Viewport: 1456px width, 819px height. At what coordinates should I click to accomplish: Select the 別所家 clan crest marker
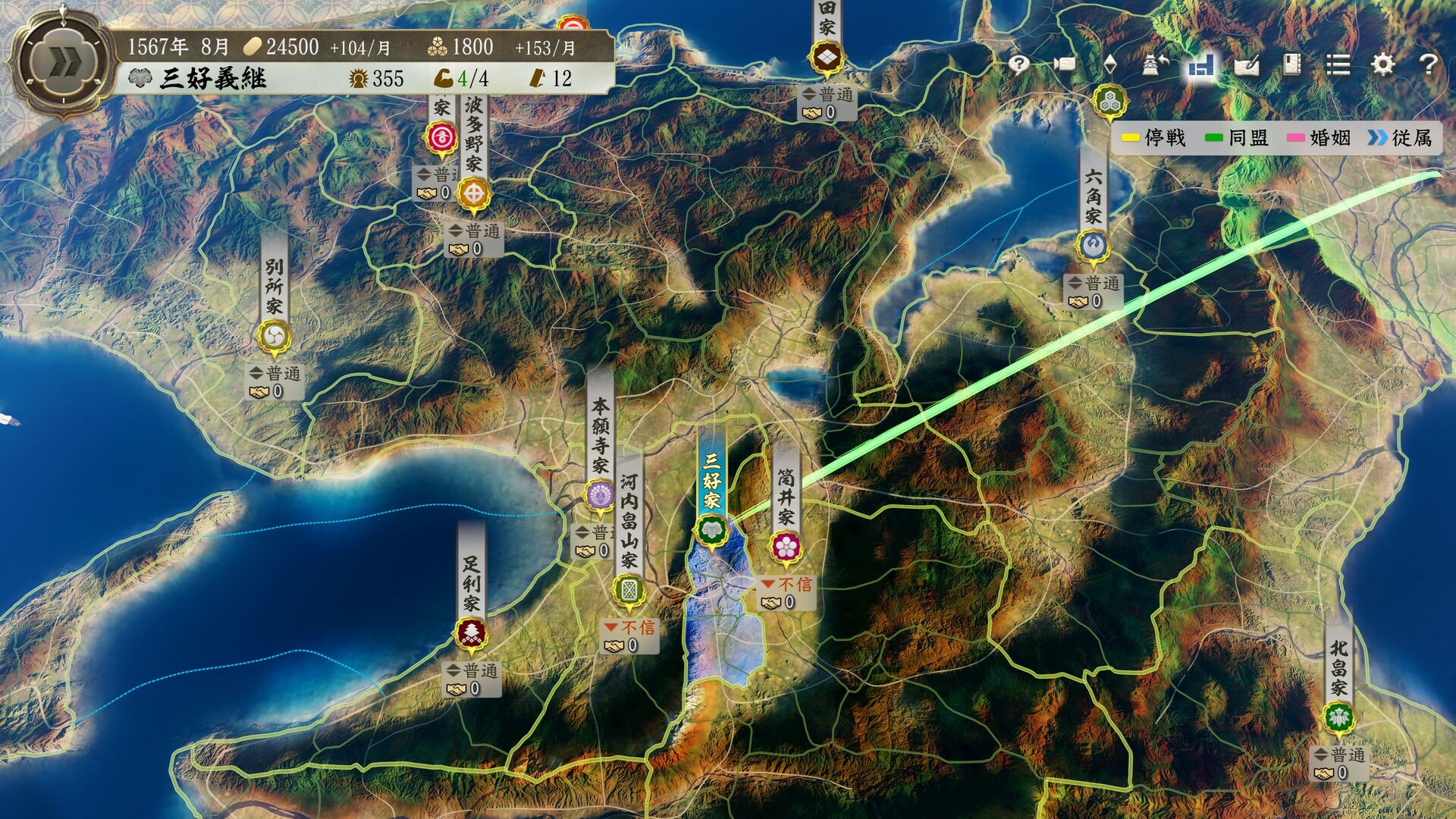[x=274, y=335]
